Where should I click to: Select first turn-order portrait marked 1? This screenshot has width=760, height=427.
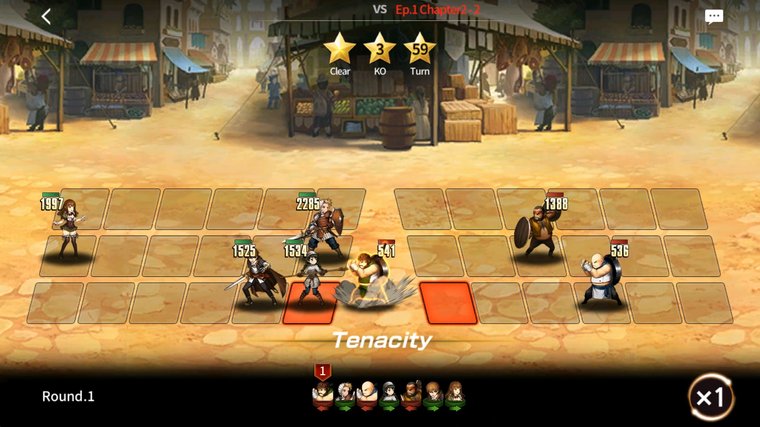(323, 393)
